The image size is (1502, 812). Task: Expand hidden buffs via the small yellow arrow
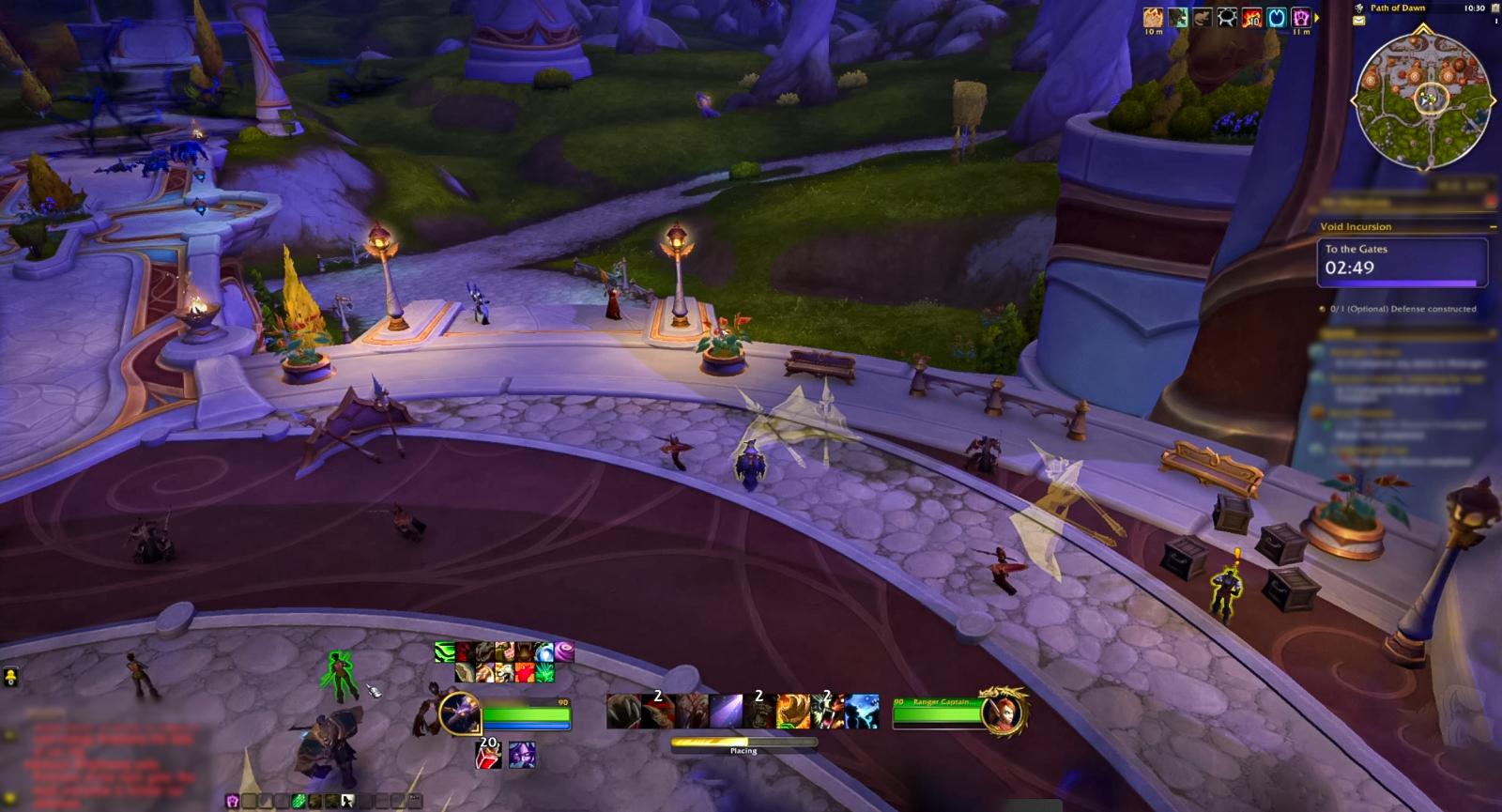[1318, 17]
